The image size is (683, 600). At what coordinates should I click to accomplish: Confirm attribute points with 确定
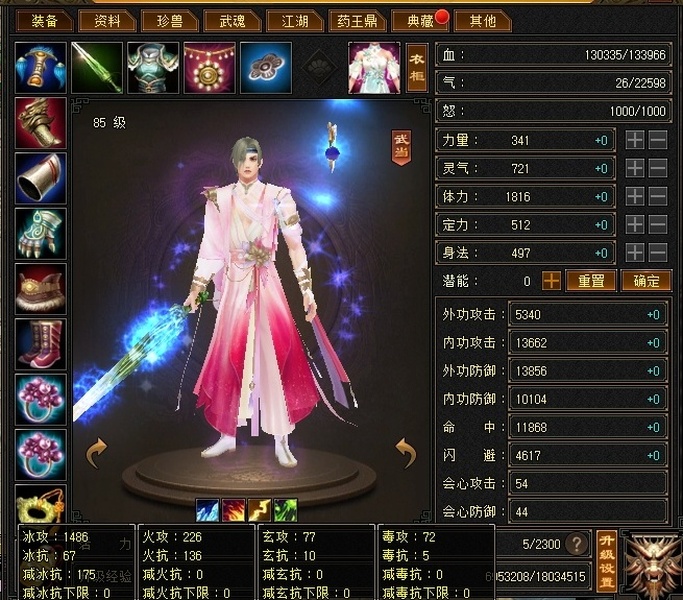[645, 281]
